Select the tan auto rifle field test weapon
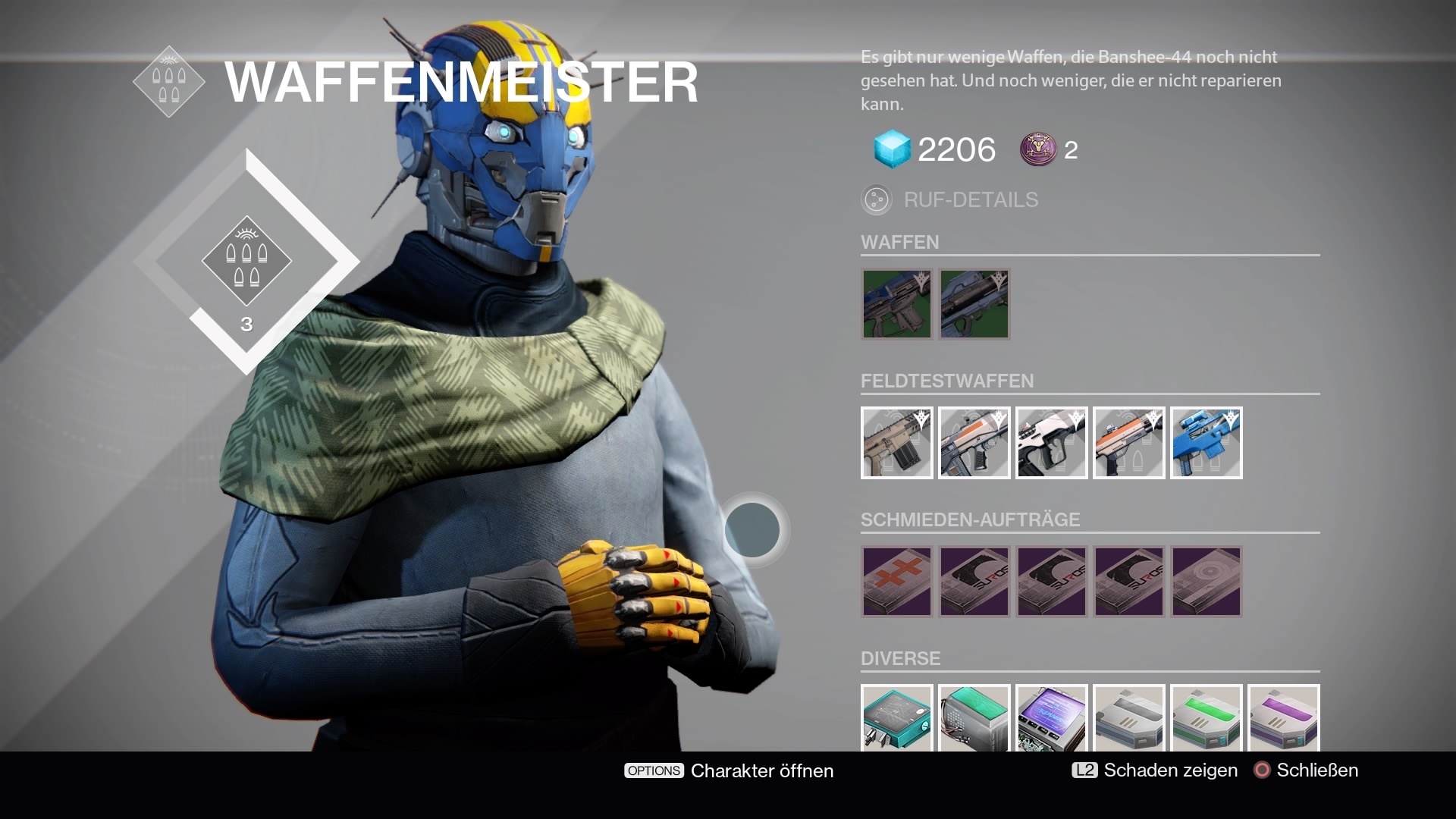 pos(896,443)
